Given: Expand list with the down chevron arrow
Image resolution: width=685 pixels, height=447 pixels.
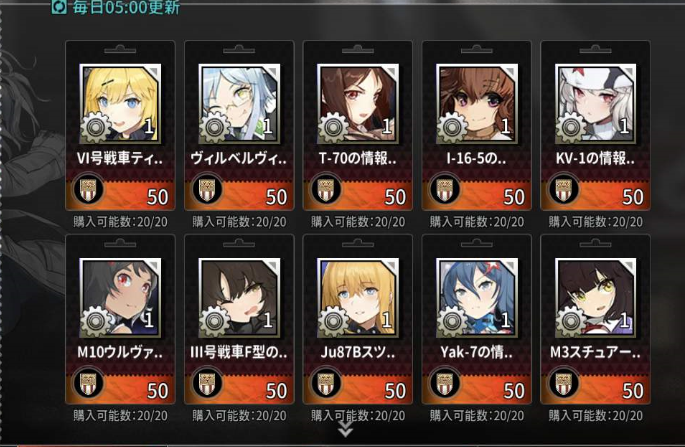Looking at the screenshot, I should [345, 430].
